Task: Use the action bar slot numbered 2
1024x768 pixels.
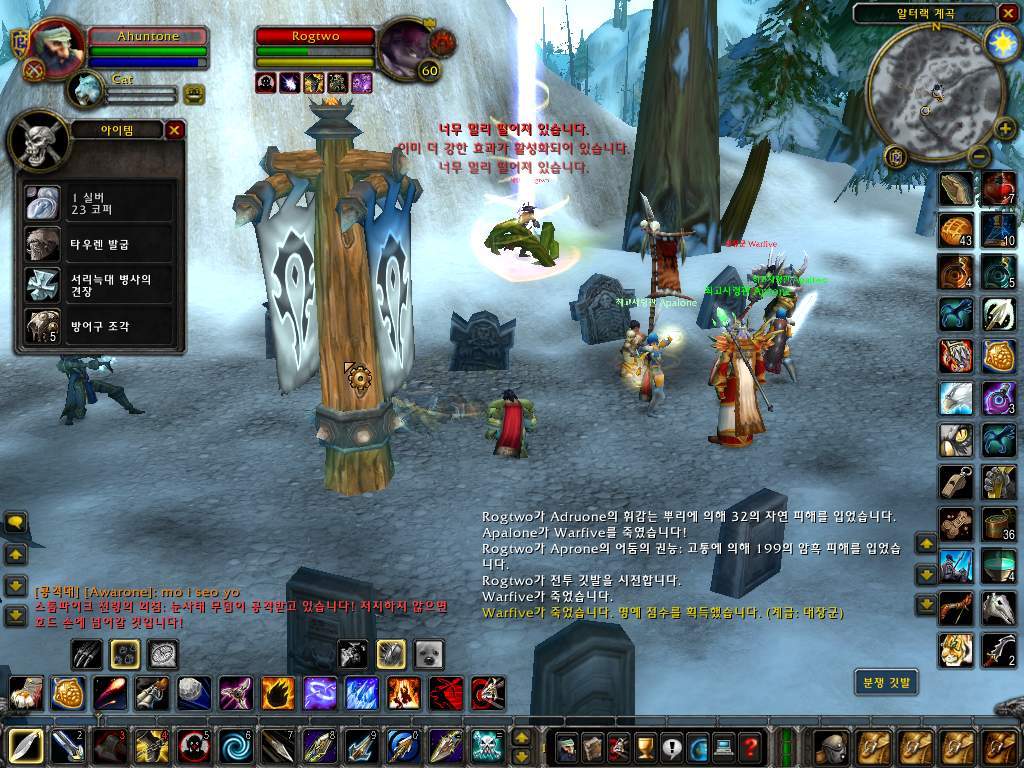Action: coord(66,746)
